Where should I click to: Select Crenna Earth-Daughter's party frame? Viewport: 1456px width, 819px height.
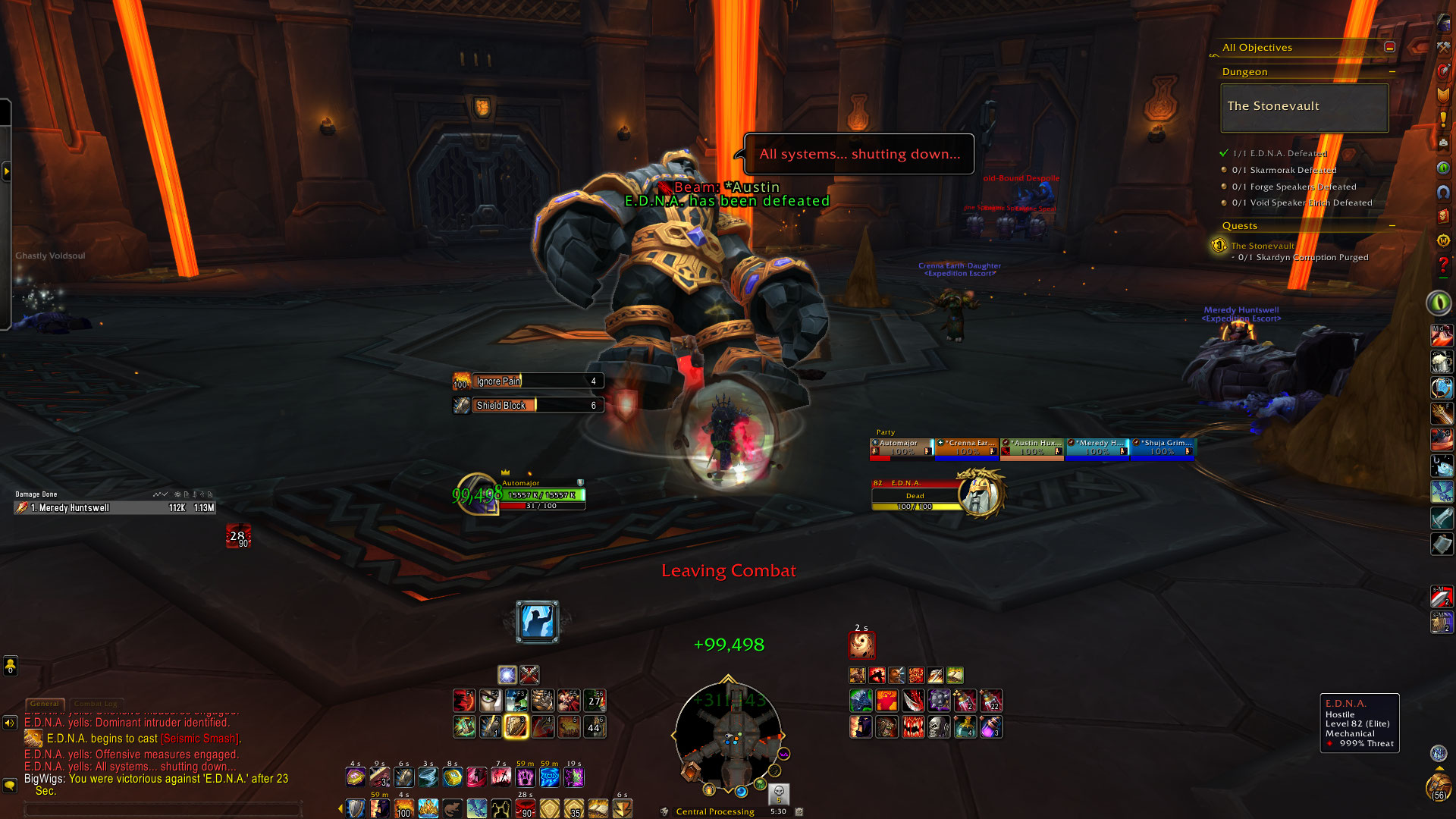[967, 448]
